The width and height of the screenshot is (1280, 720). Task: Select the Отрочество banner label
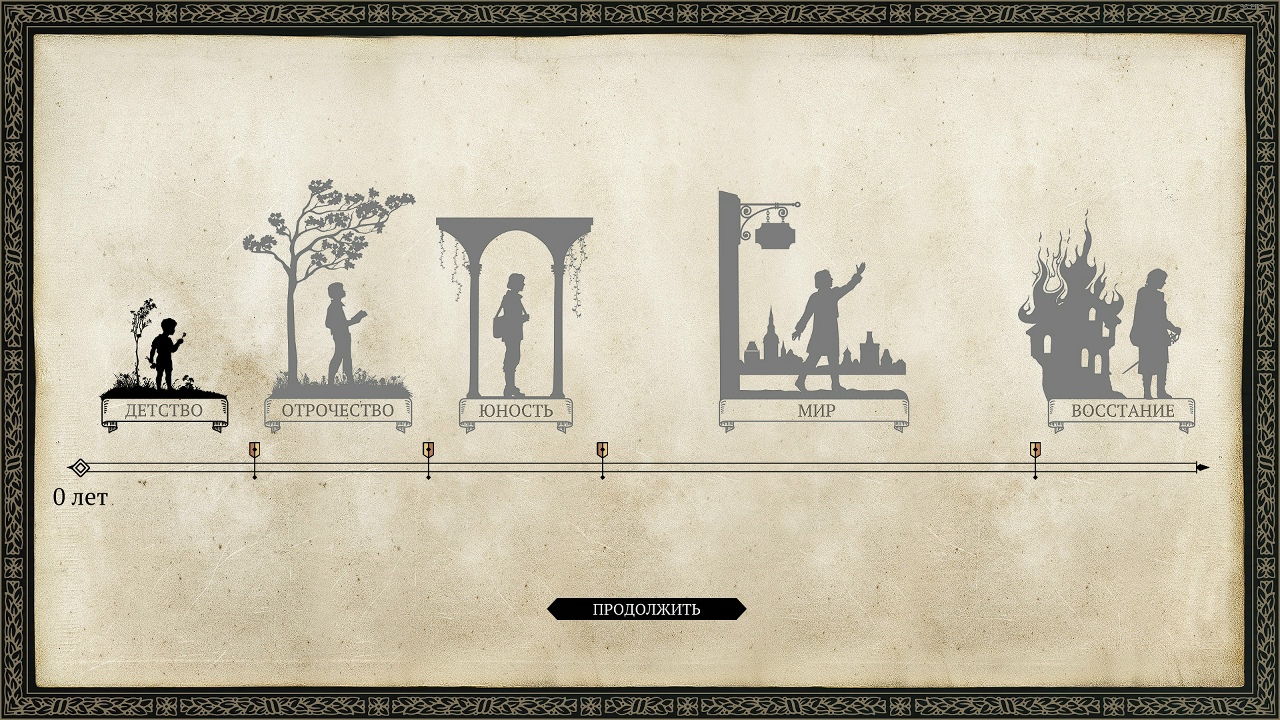pos(336,408)
